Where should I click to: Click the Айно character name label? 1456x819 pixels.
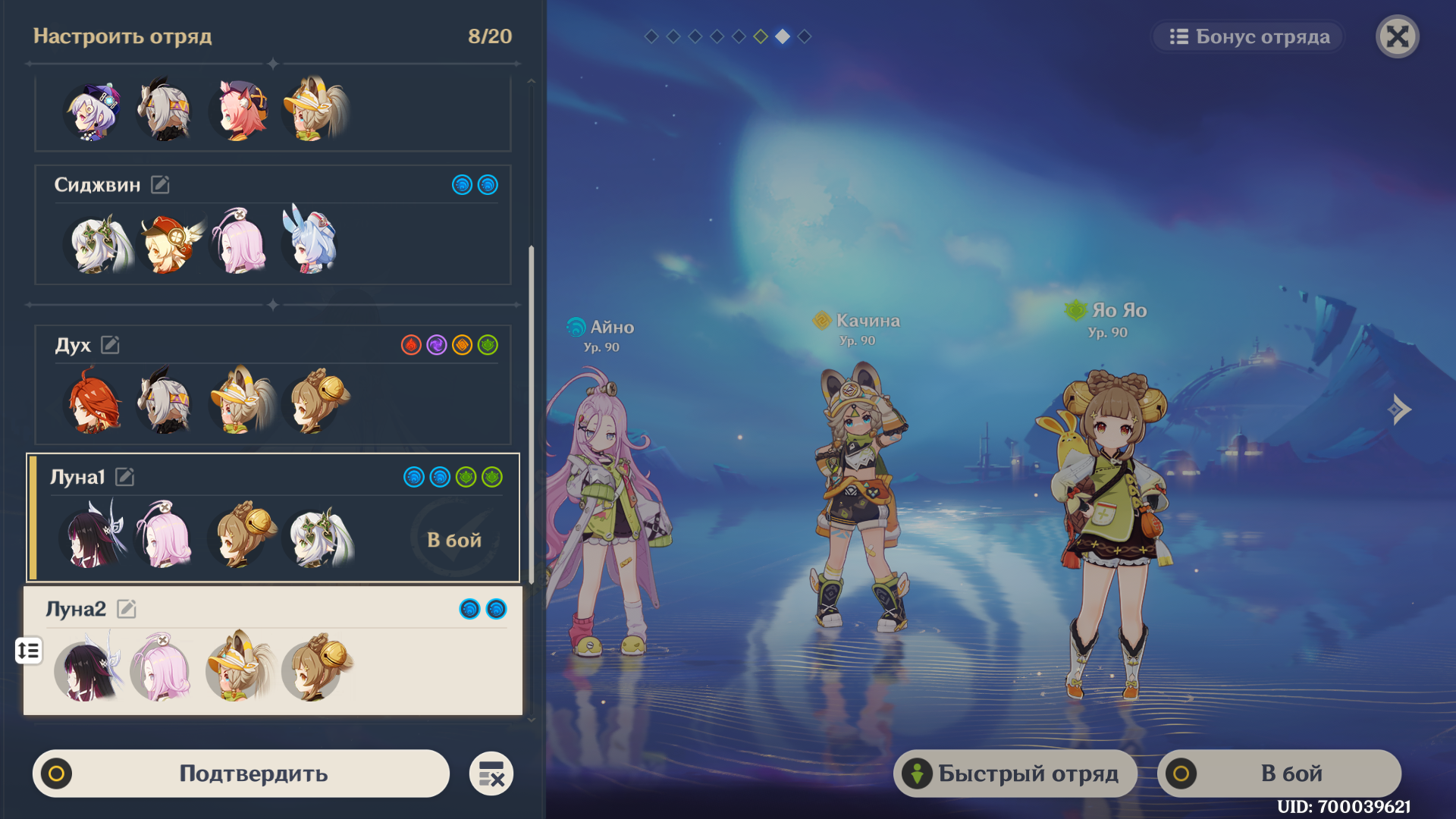(x=611, y=328)
